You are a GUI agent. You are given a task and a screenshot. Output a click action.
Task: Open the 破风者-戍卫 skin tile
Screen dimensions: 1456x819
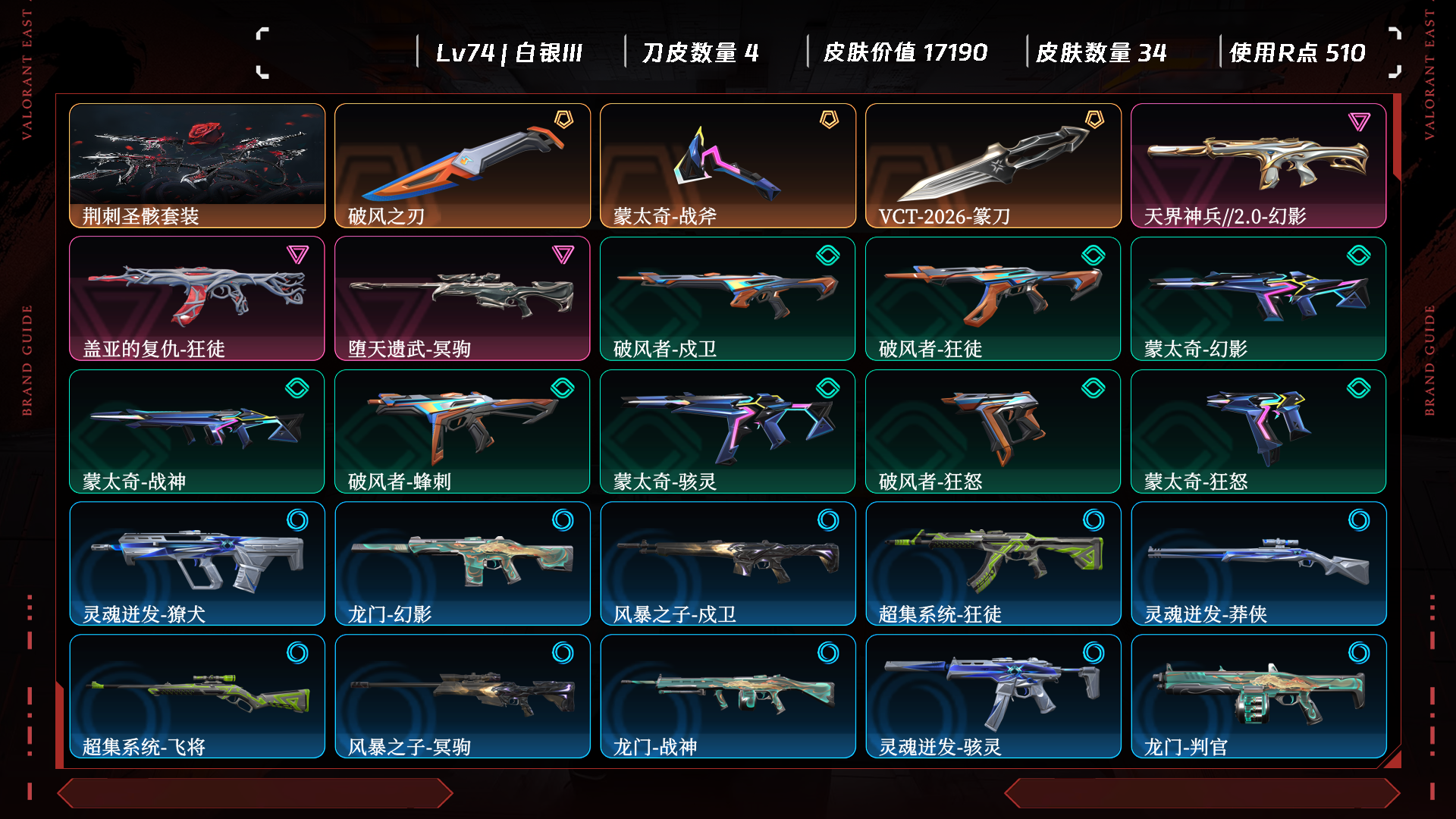pyautogui.click(x=728, y=298)
